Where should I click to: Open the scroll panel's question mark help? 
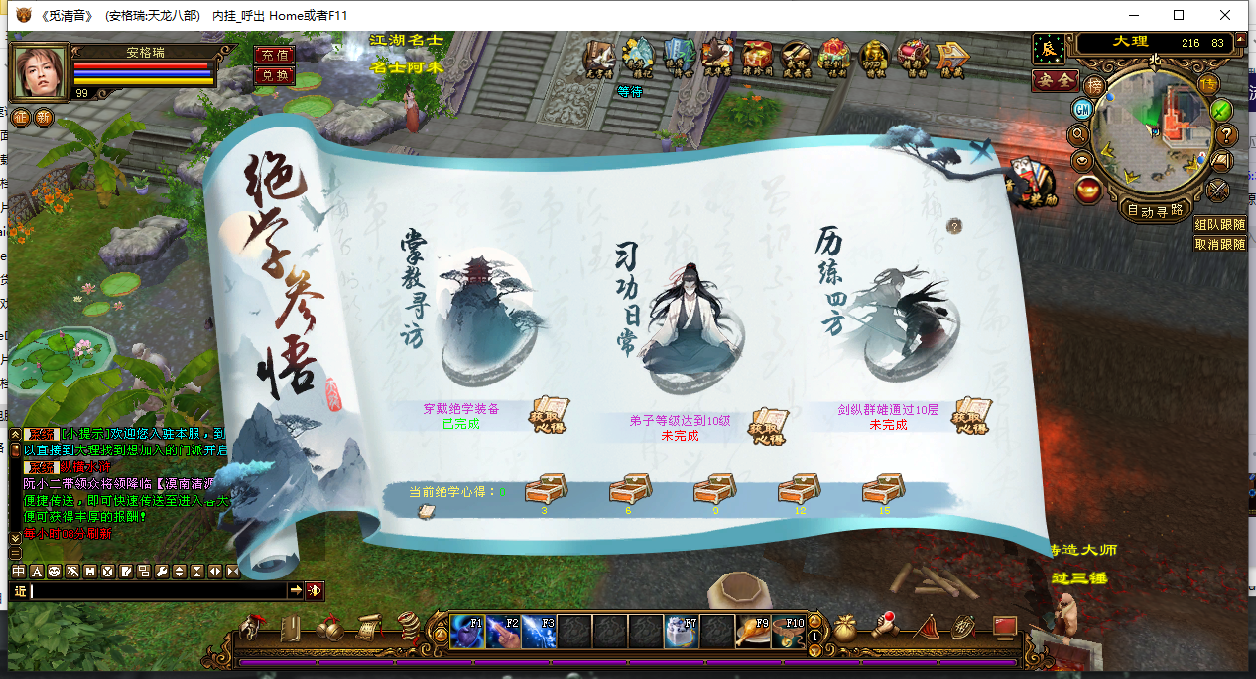(x=954, y=227)
